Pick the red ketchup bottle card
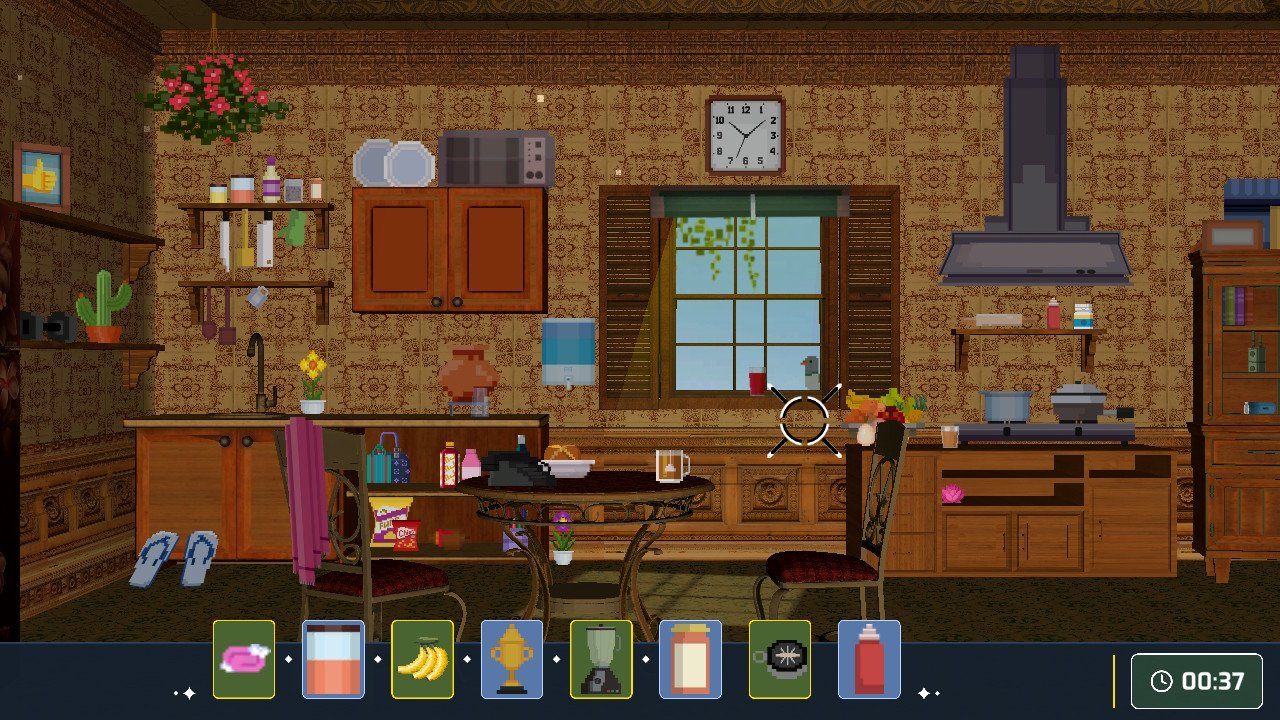This screenshot has height=720, width=1280. point(869,659)
